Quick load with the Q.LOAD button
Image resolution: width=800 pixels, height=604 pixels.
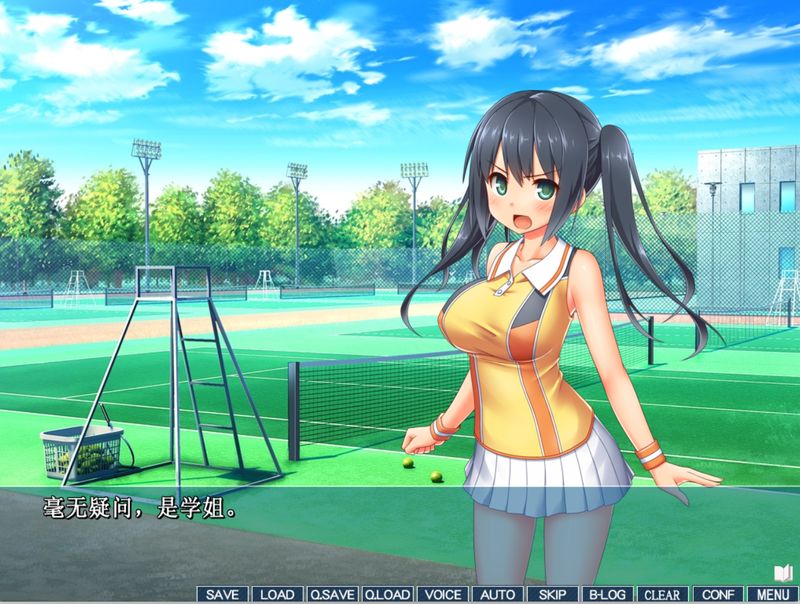[x=387, y=594]
